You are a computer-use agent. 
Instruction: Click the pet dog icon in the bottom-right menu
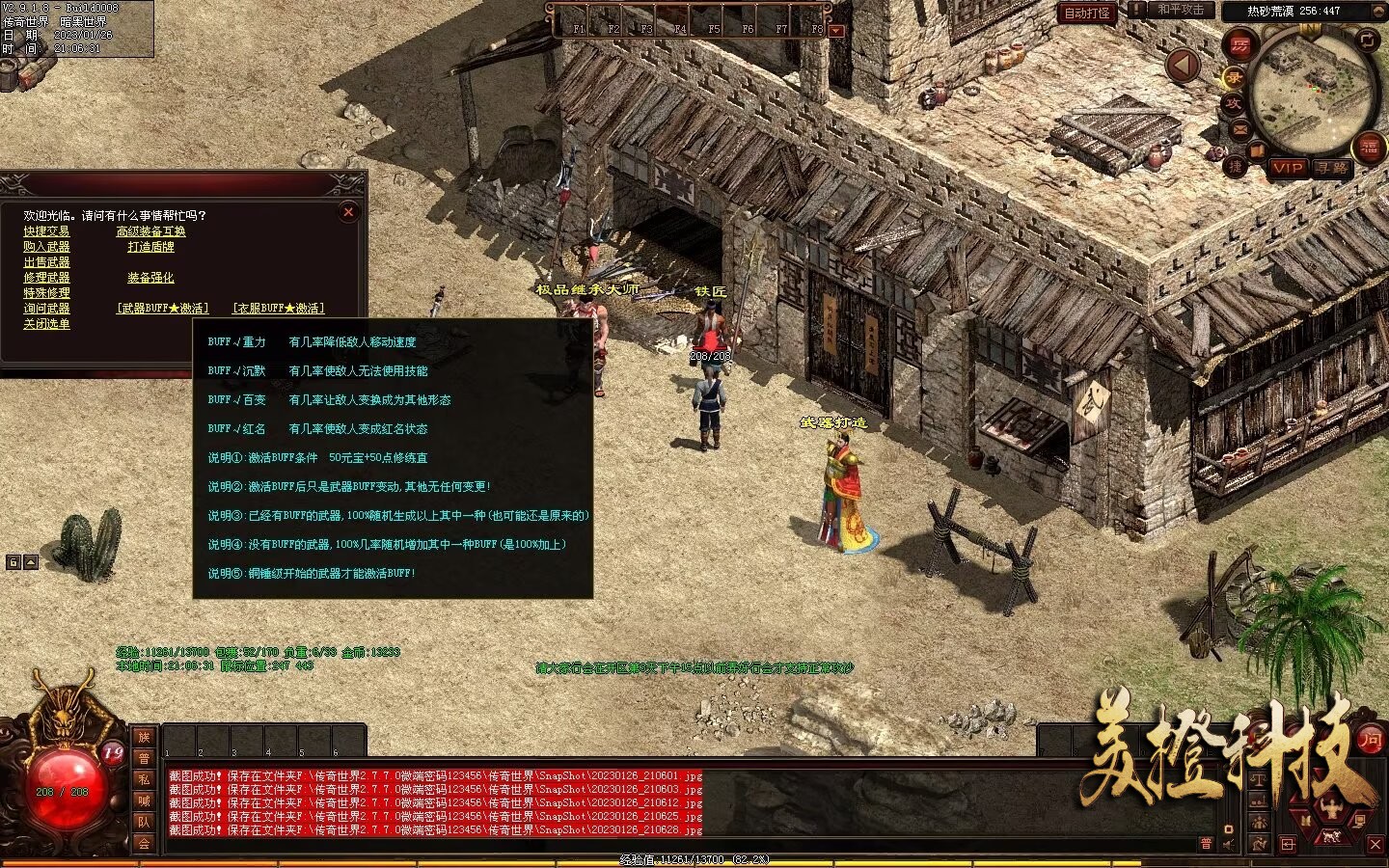(1331, 837)
